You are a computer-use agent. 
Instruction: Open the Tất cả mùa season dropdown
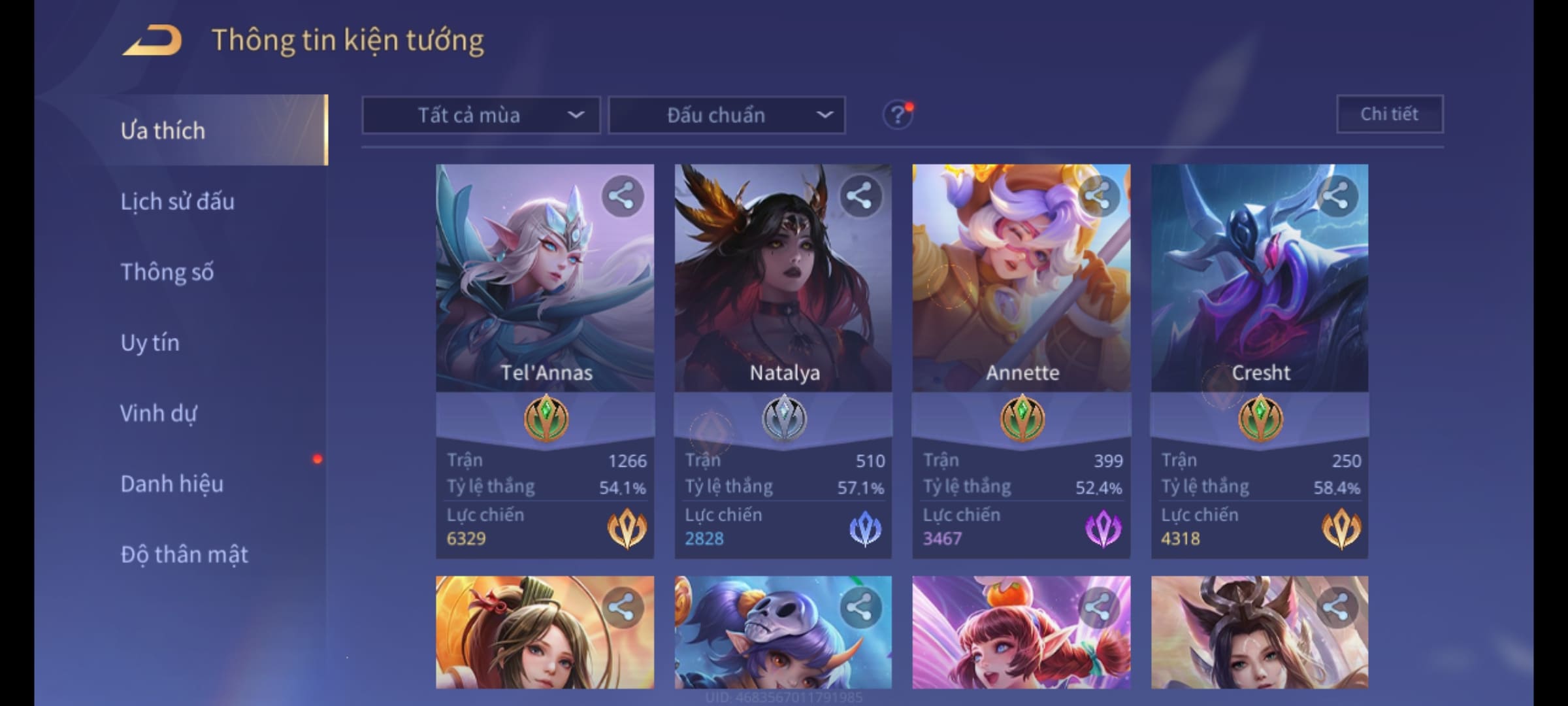click(x=481, y=116)
